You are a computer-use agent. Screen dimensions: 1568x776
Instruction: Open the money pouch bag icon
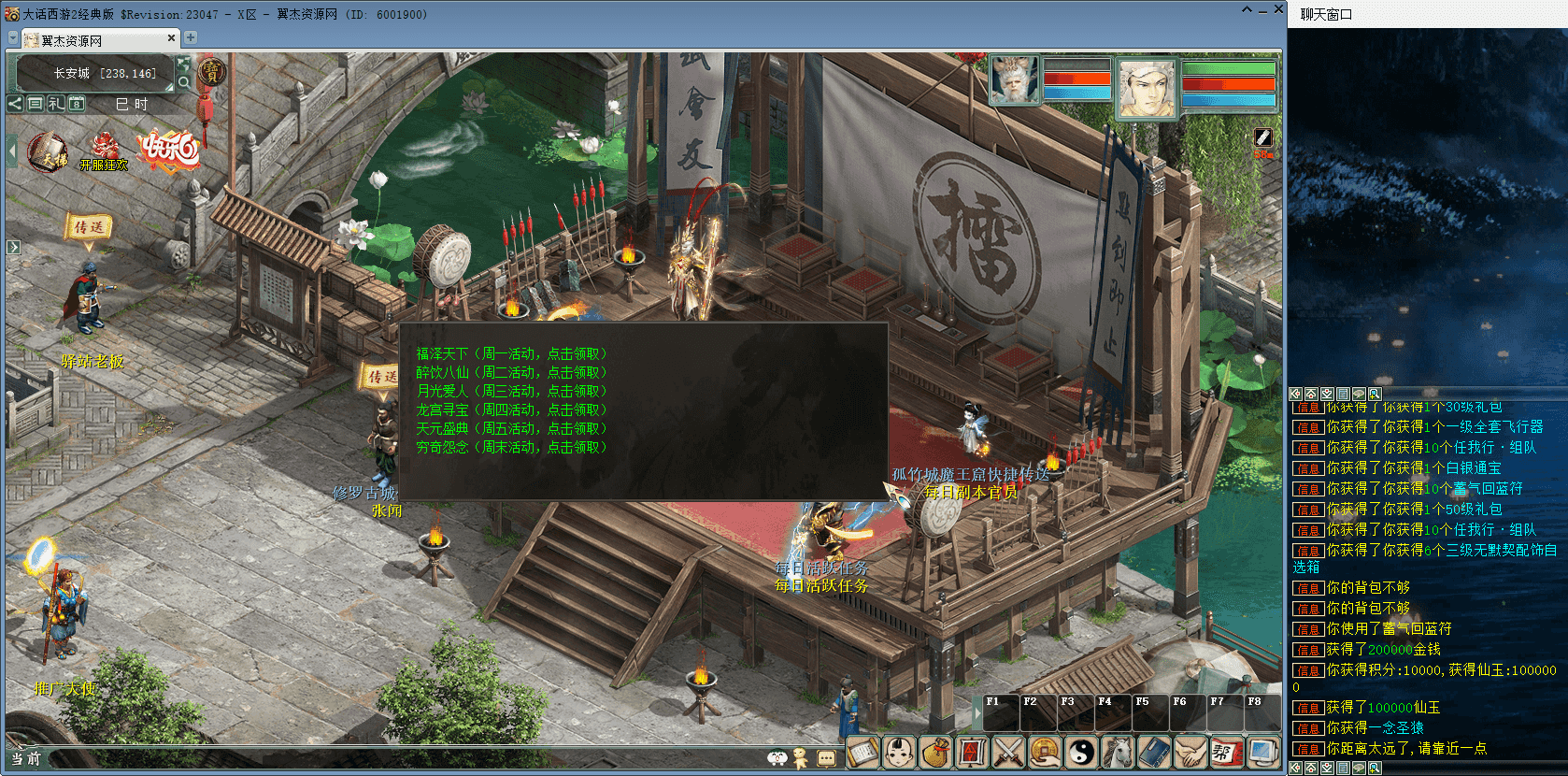(935, 752)
